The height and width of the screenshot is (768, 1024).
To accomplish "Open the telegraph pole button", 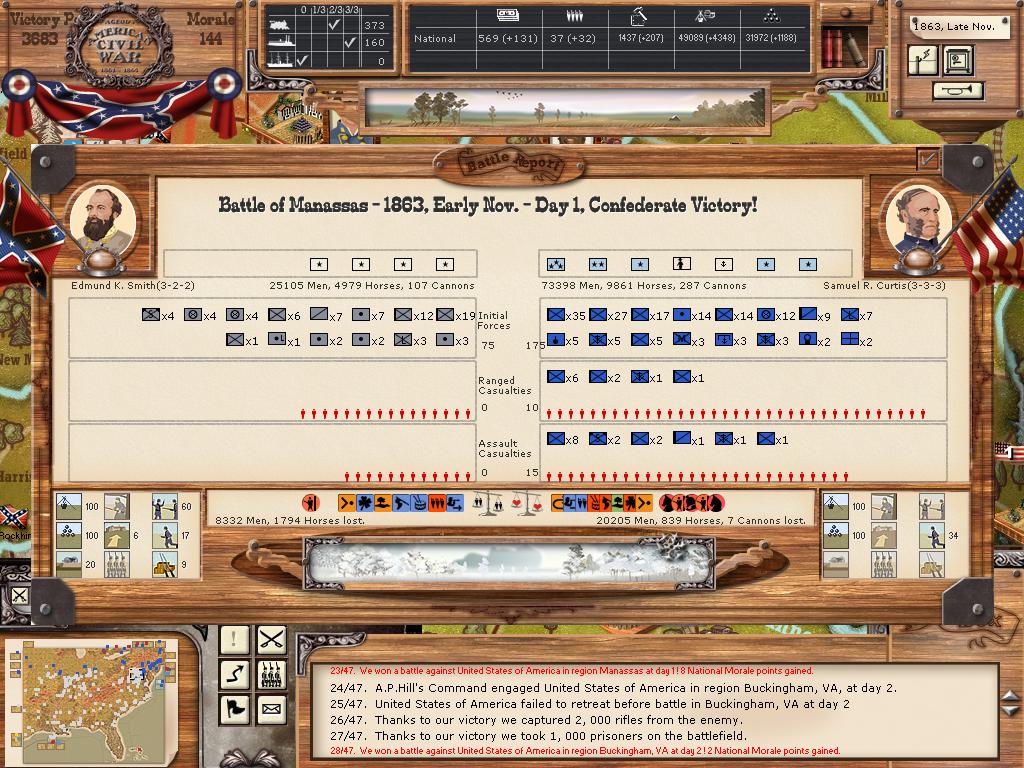I will tap(924, 60).
